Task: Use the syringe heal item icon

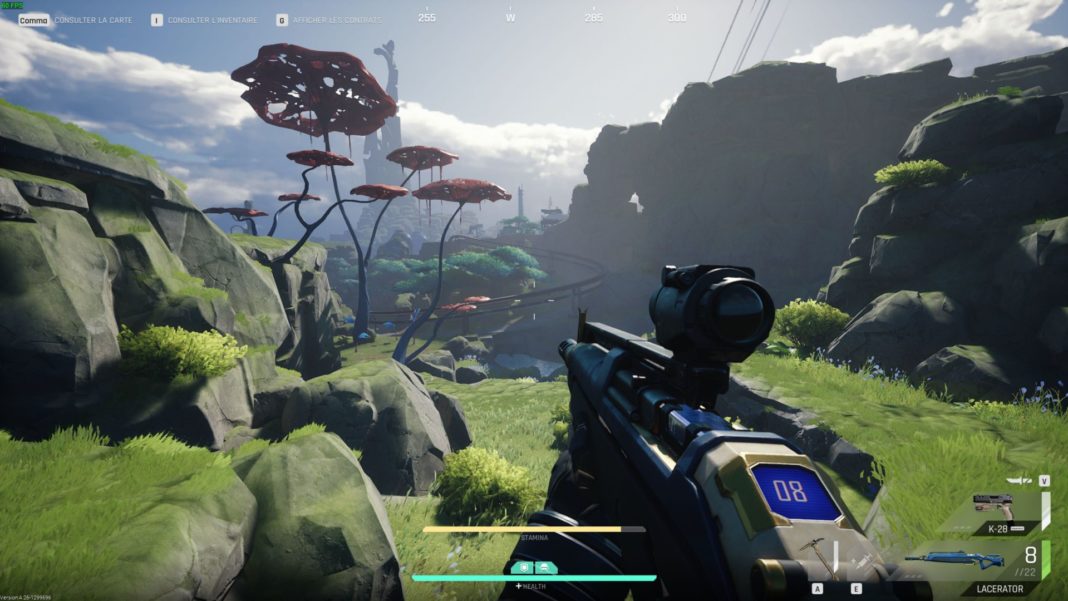Action: click(x=857, y=558)
